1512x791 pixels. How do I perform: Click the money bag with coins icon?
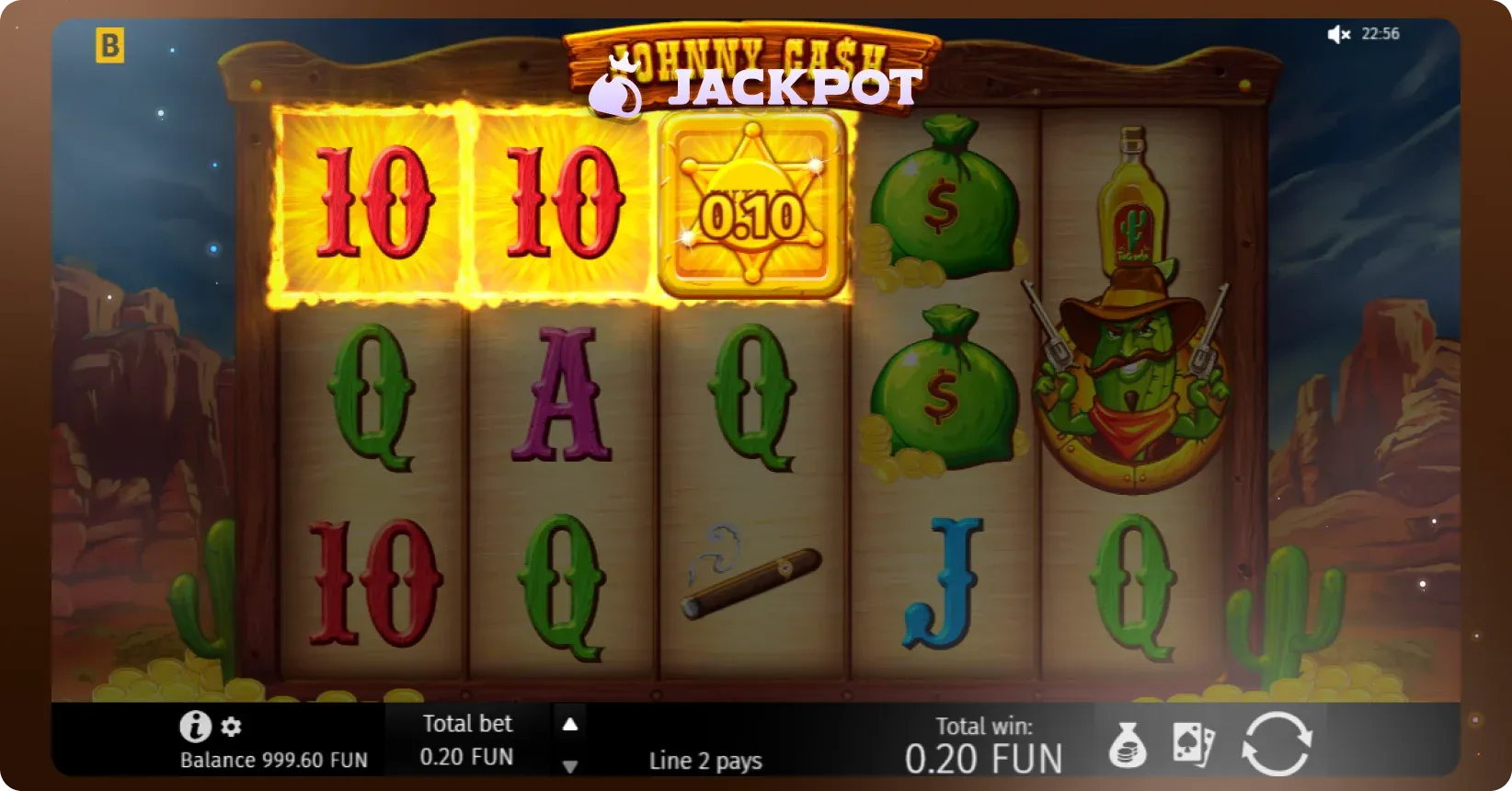pos(1128,745)
